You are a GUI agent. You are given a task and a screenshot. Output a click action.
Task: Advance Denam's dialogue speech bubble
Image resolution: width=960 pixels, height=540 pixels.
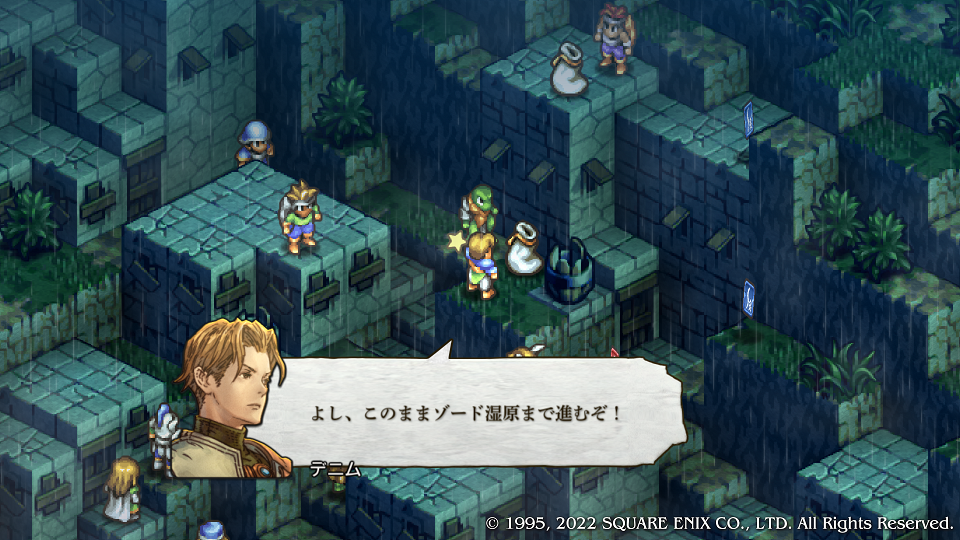[470, 412]
